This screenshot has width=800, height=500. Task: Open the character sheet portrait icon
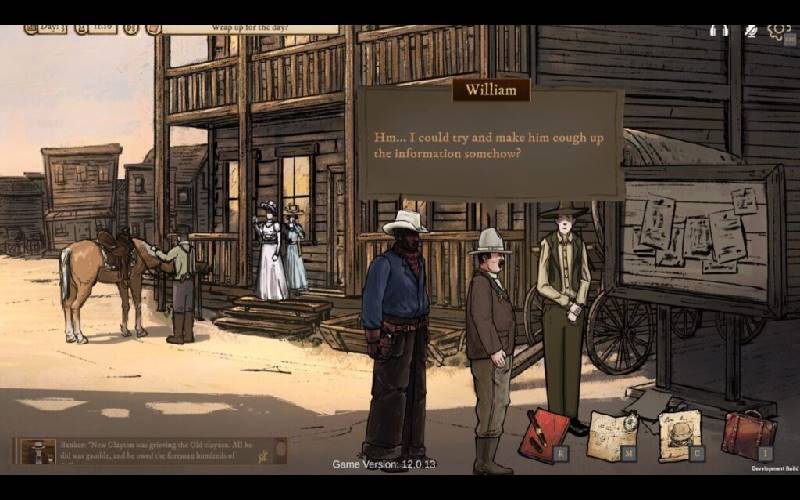pos(680,434)
